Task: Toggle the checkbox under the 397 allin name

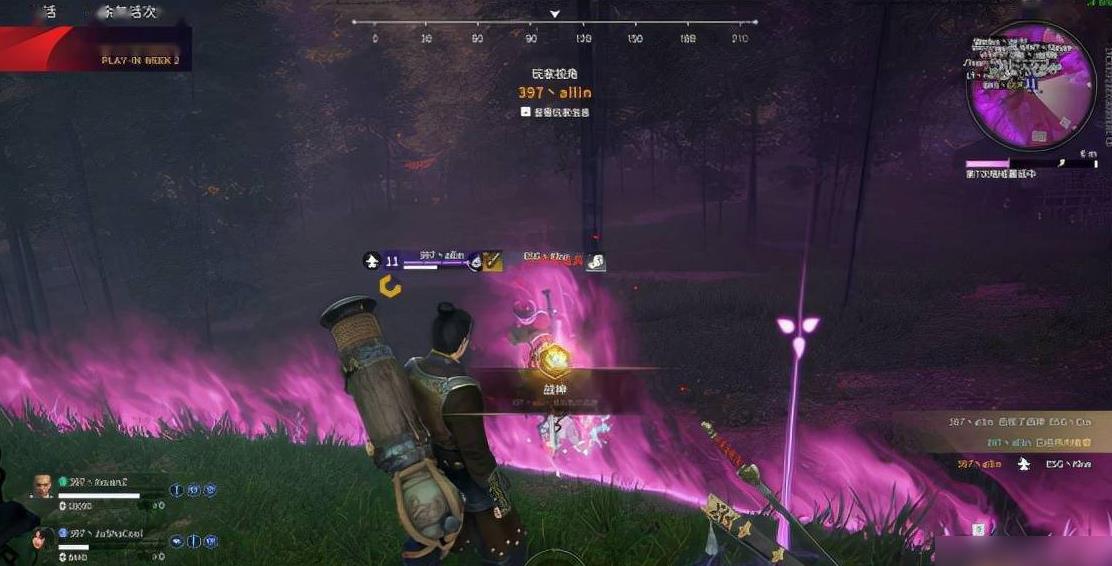Action: (x=525, y=112)
